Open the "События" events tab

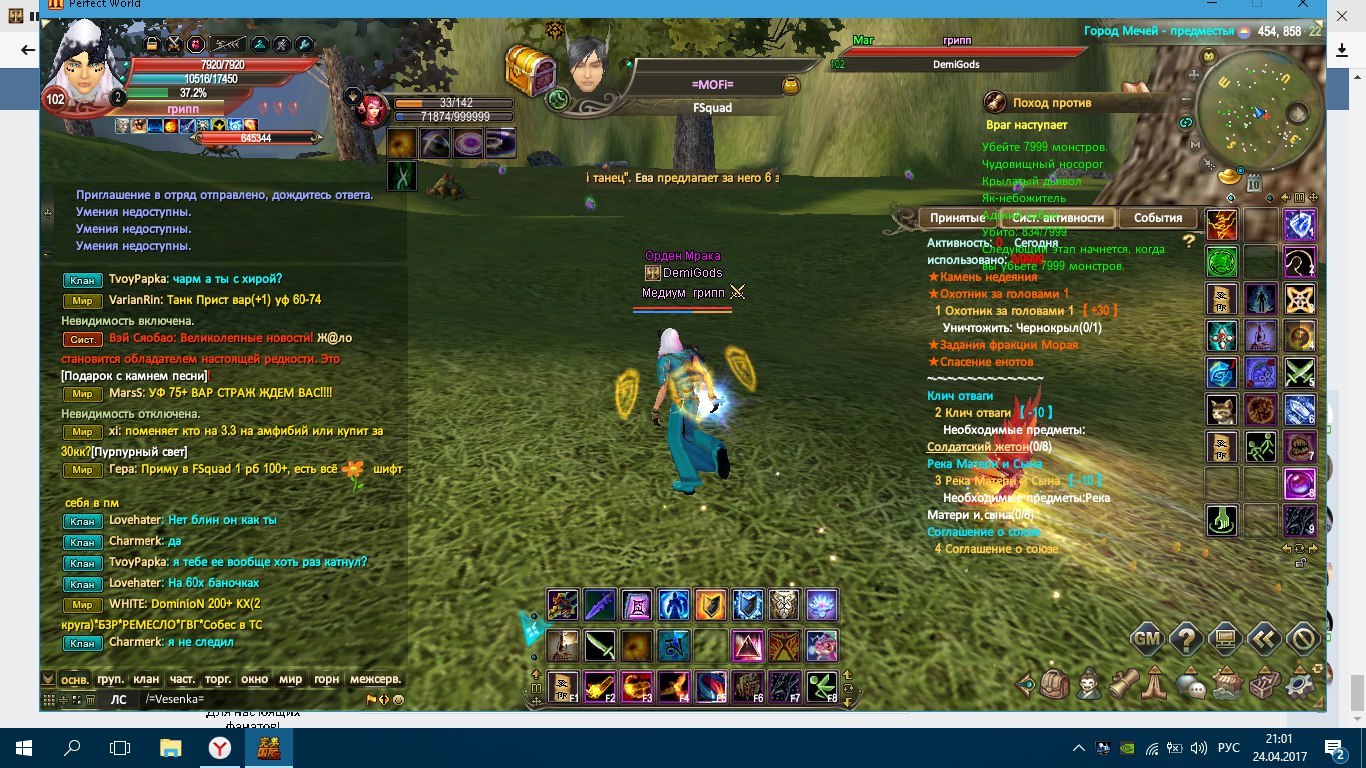(x=1158, y=218)
